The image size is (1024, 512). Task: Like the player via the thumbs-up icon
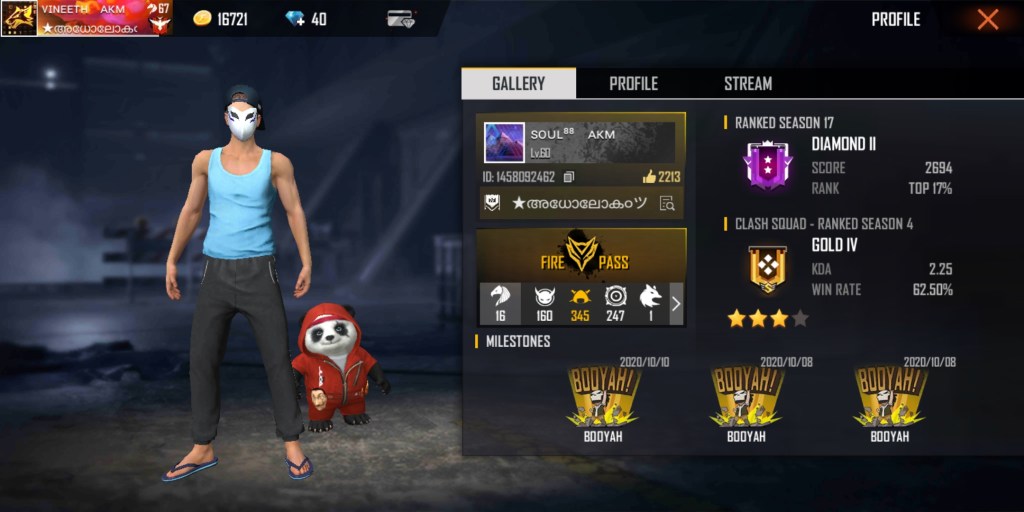pos(649,177)
